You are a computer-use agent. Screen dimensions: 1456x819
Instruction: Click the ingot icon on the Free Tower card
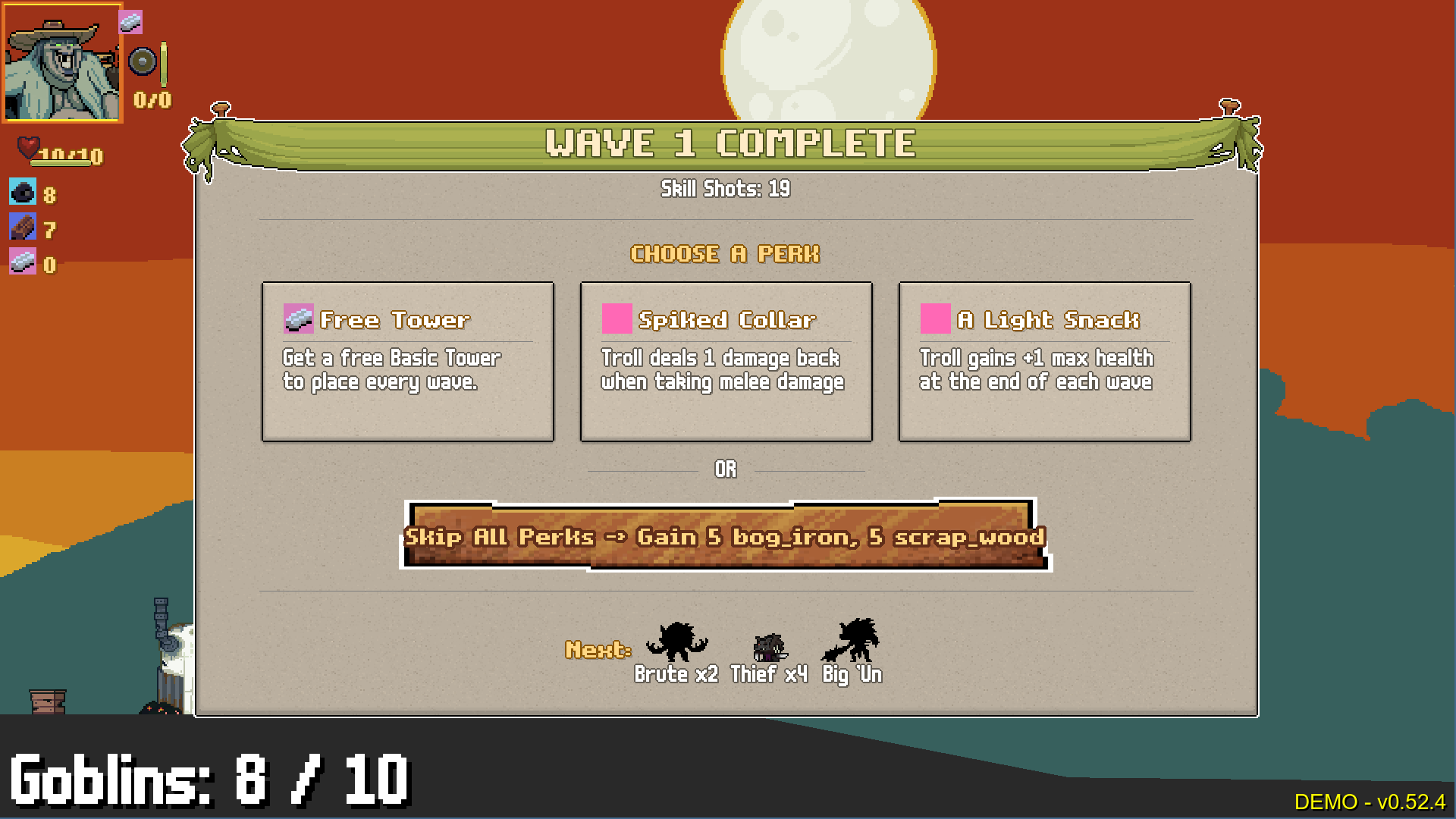click(298, 319)
